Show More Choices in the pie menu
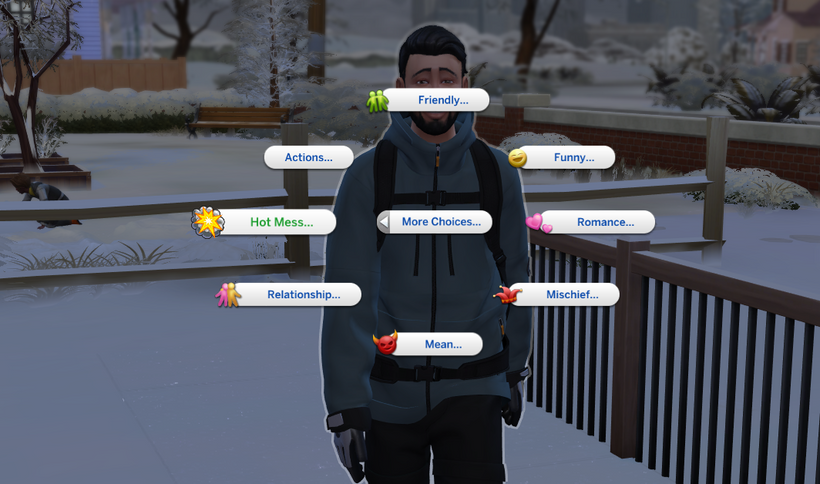Screen dimensions: 820x484 pyautogui.click(x=440, y=222)
